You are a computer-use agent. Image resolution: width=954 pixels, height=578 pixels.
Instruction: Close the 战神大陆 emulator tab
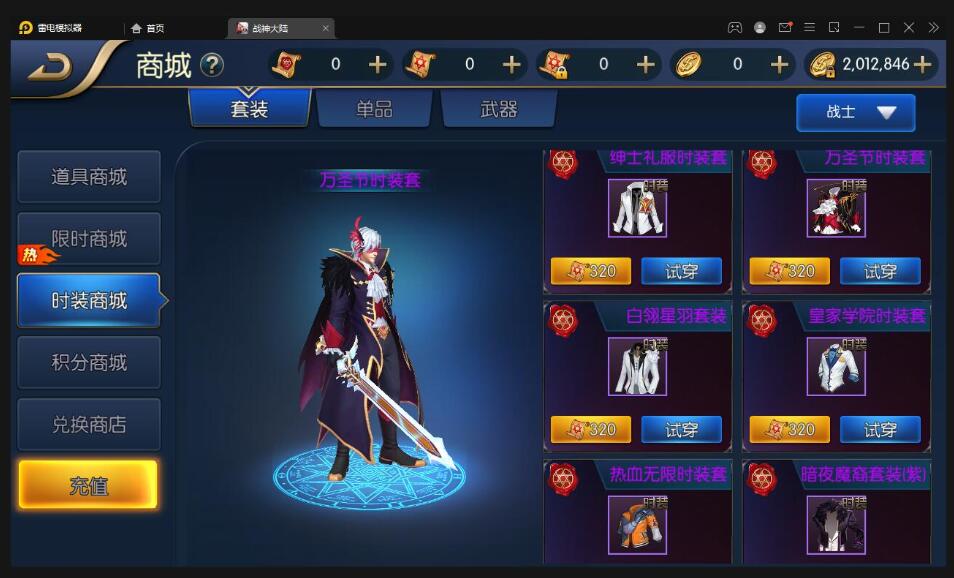pyautogui.click(x=325, y=28)
